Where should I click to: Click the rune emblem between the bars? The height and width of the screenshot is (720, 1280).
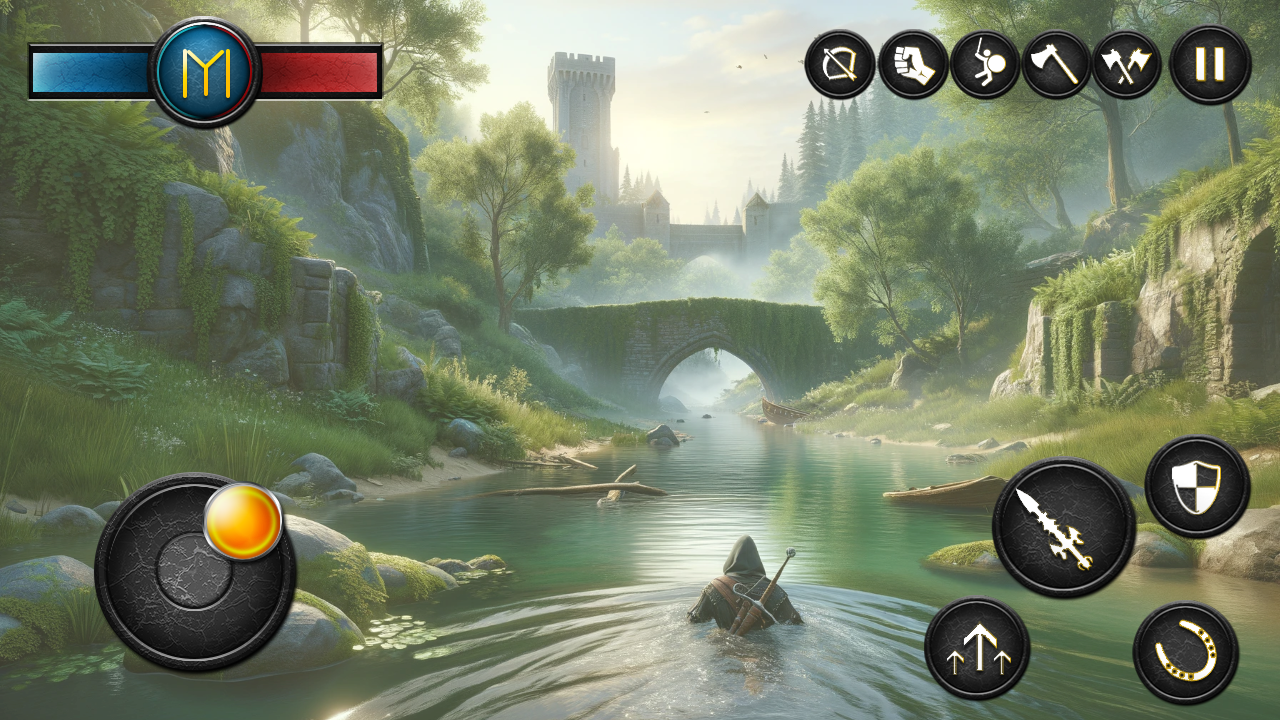205,72
